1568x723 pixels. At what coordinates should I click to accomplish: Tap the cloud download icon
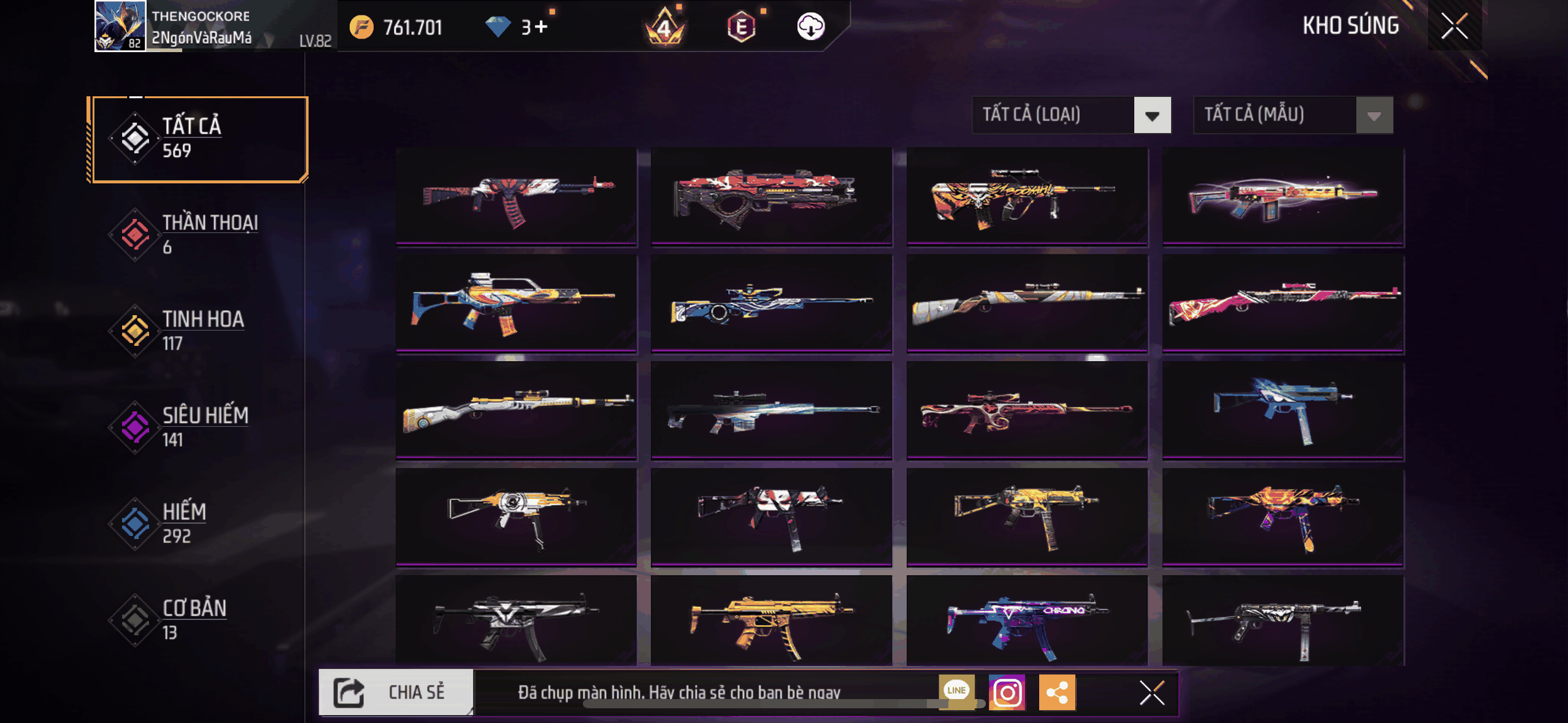(x=810, y=27)
